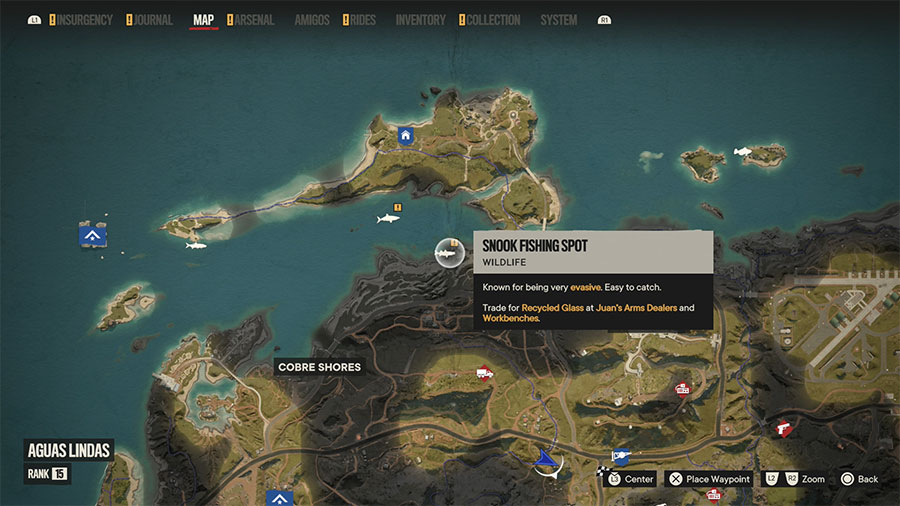Switch to the Insurgency tab
900x506 pixels.
click(84, 20)
